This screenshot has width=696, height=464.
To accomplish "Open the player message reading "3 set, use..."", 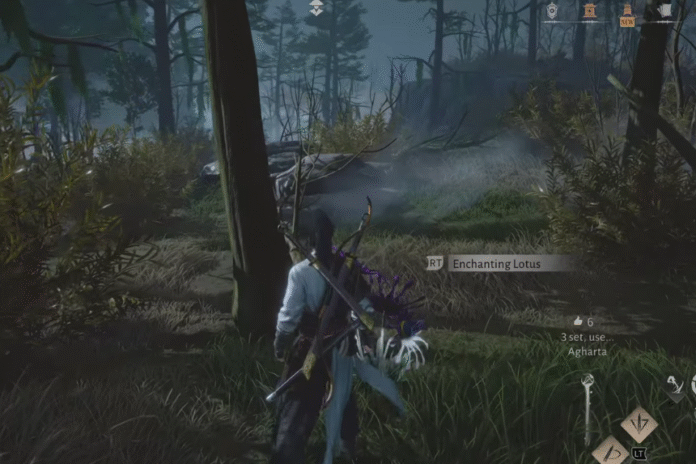I will click(587, 337).
